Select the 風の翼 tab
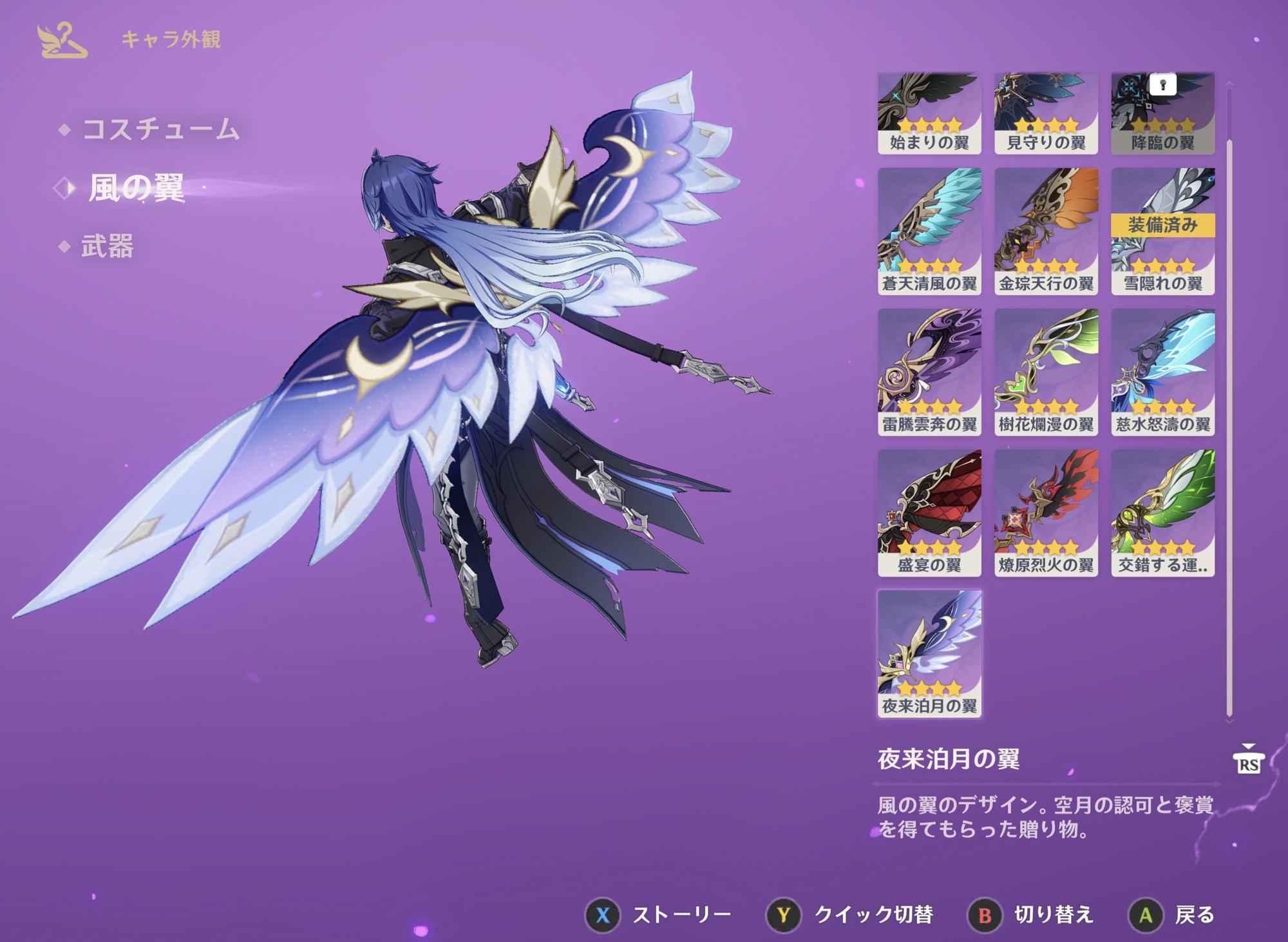Viewport: 1288px width, 942px height. (136, 188)
